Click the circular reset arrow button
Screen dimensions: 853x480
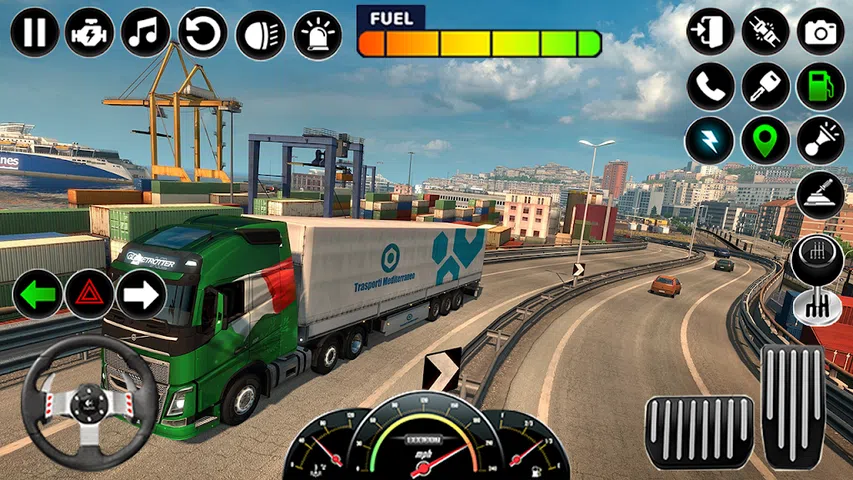[x=203, y=33]
